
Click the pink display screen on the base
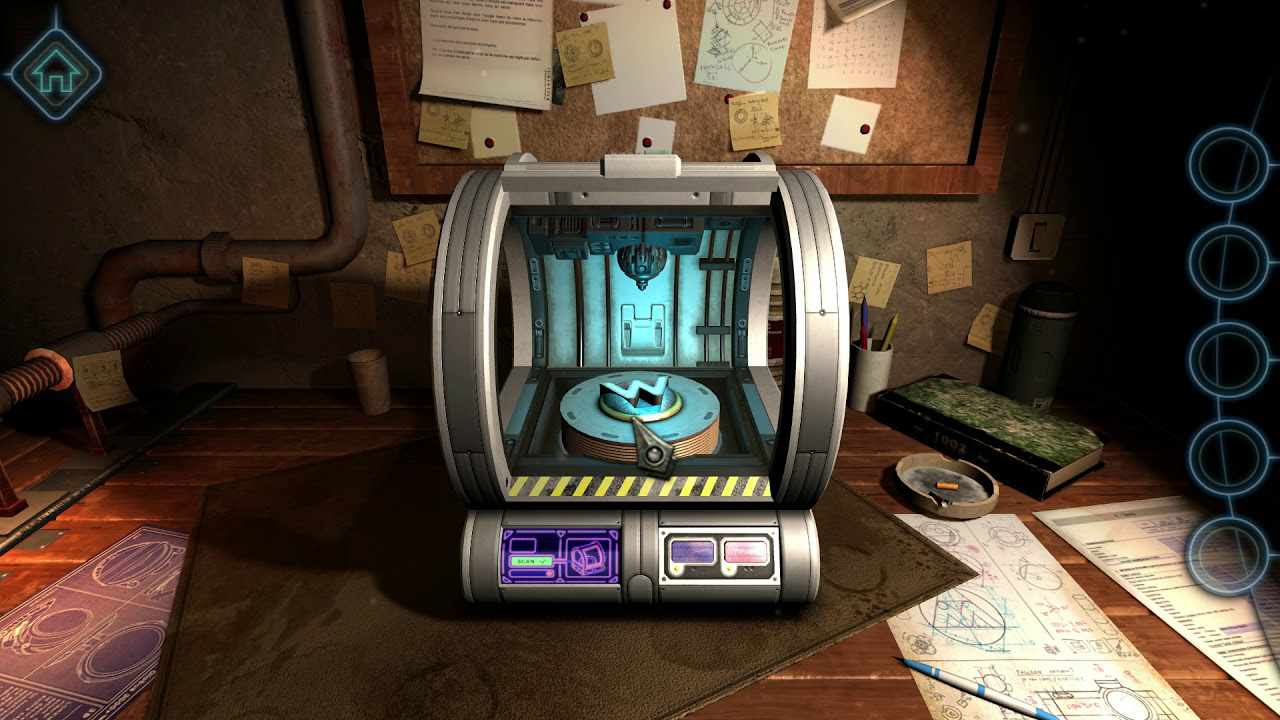click(x=744, y=553)
